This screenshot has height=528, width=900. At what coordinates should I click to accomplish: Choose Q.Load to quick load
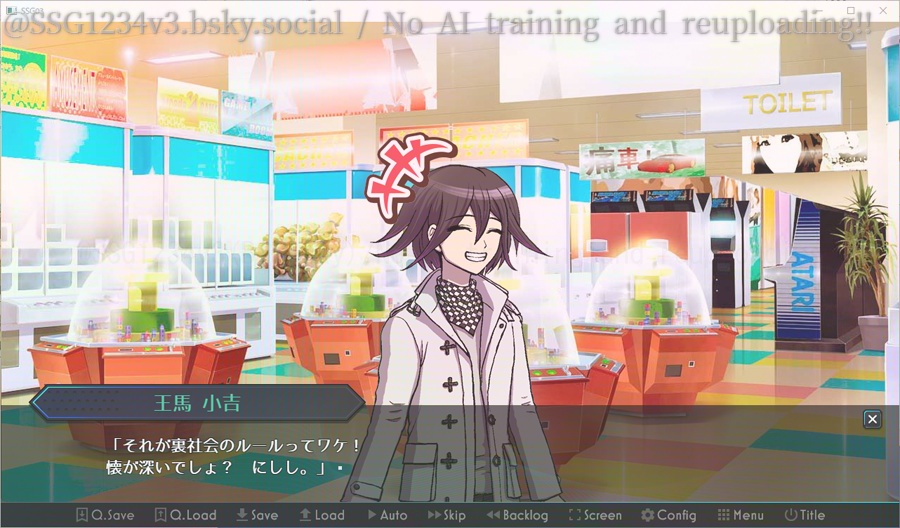point(186,515)
